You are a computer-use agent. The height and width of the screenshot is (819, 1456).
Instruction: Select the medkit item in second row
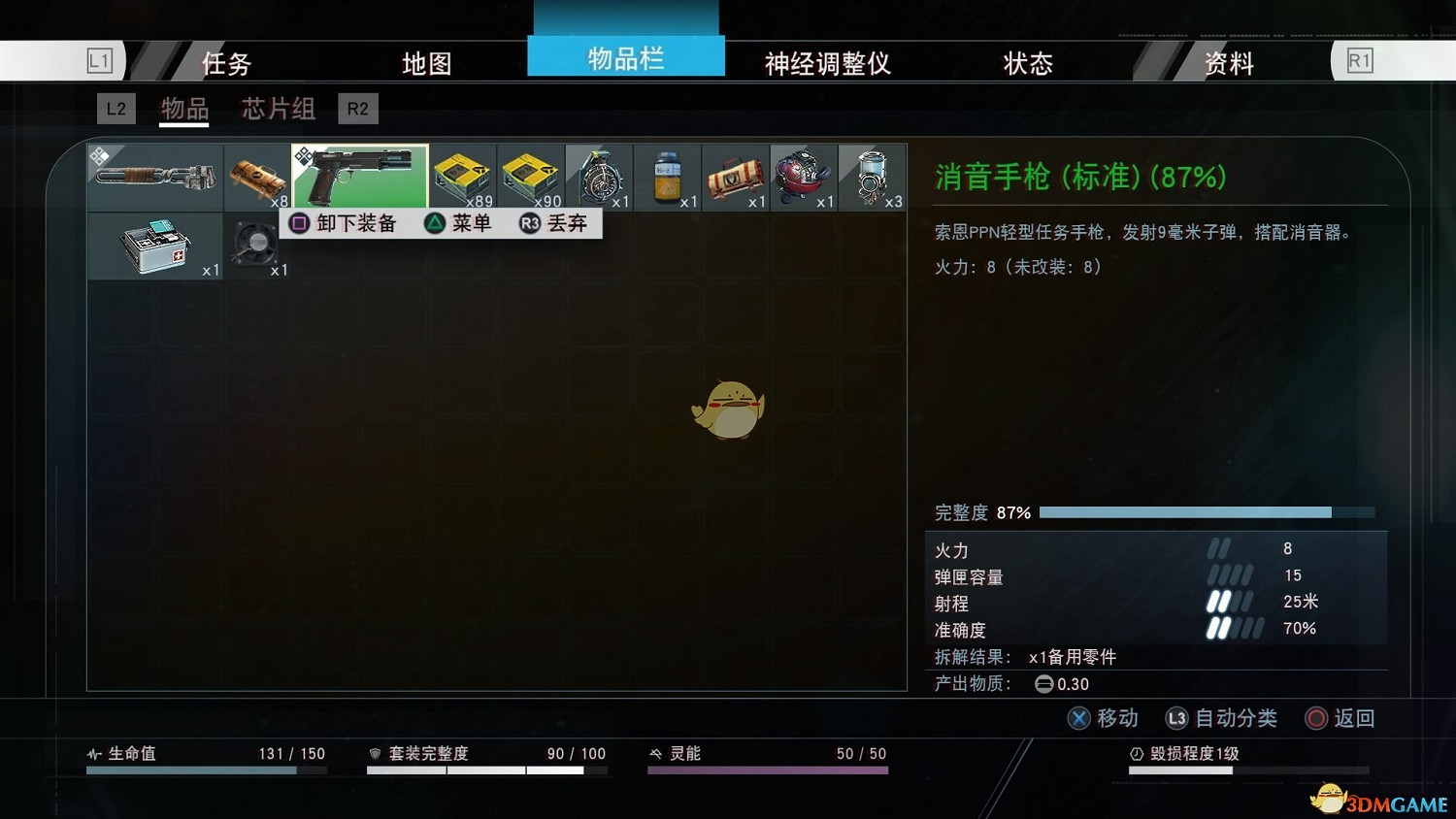click(153, 243)
